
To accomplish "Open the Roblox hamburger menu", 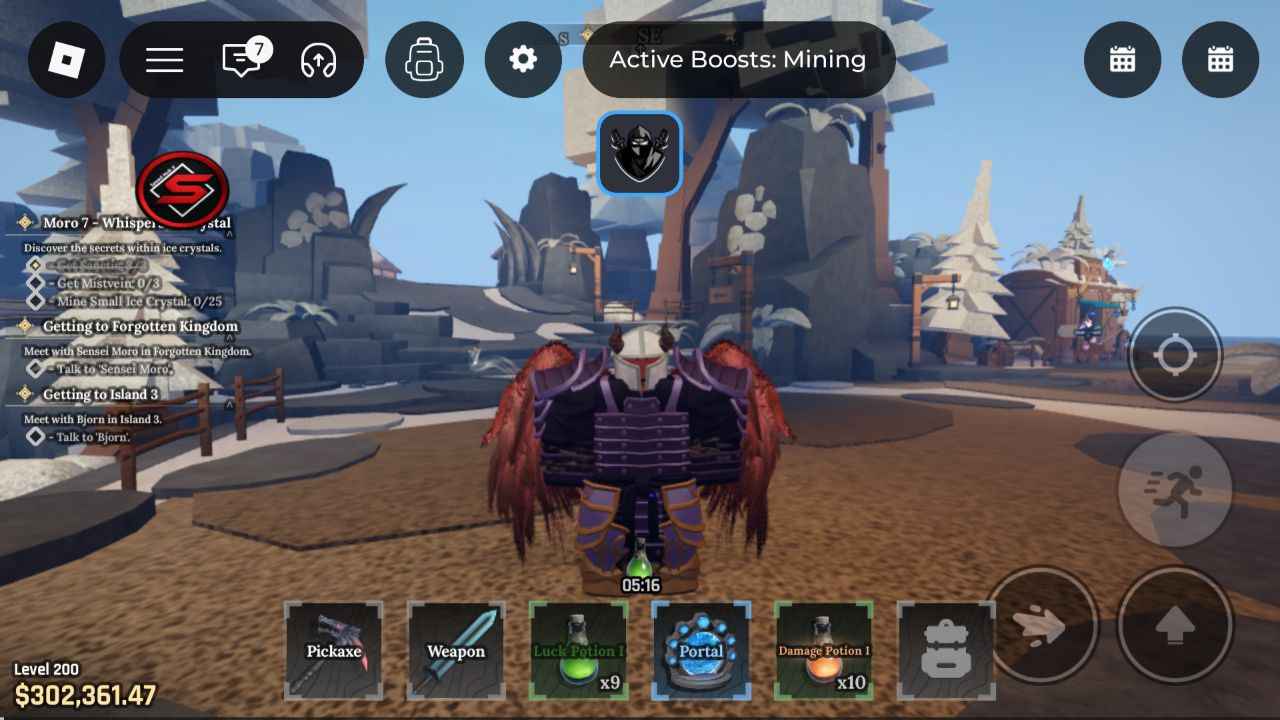I will click(x=163, y=59).
